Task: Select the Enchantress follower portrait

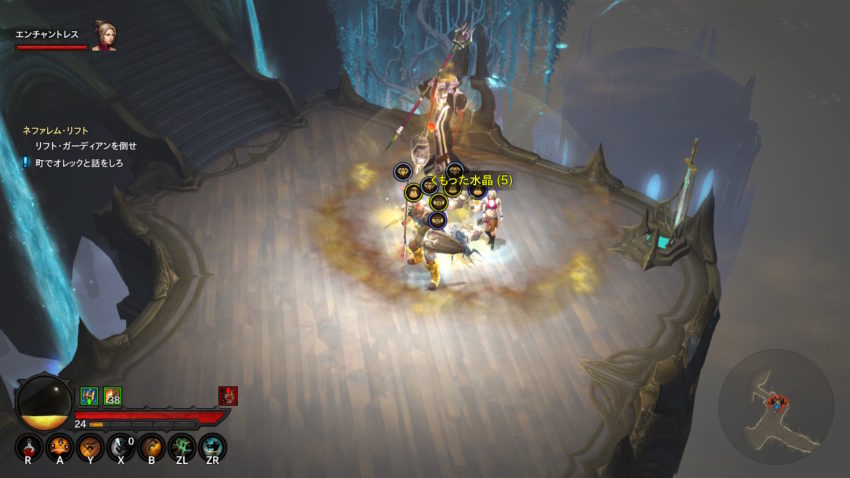Action: [104, 35]
